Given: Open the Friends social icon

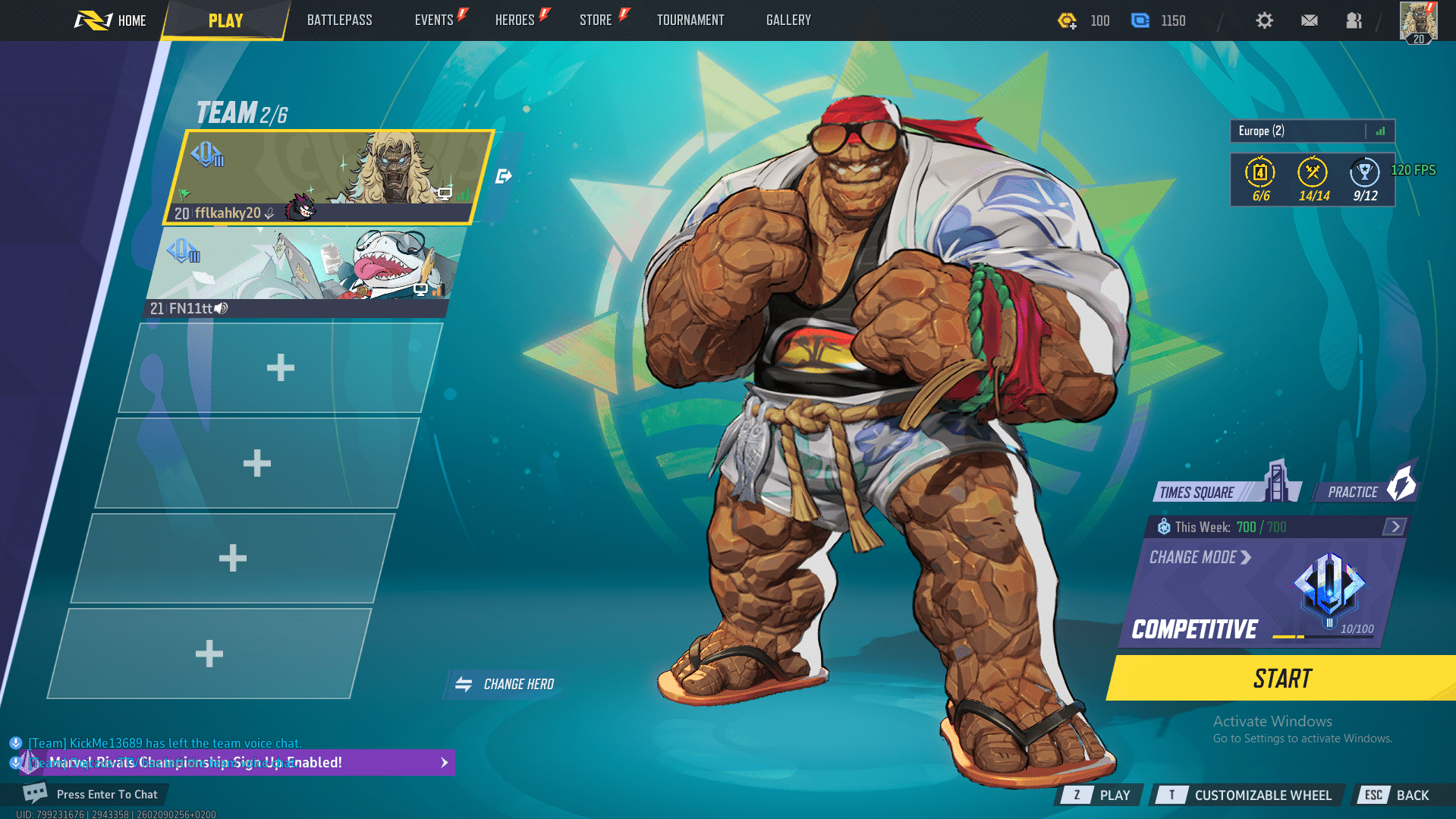Looking at the screenshot, I should pos(1354,20).
